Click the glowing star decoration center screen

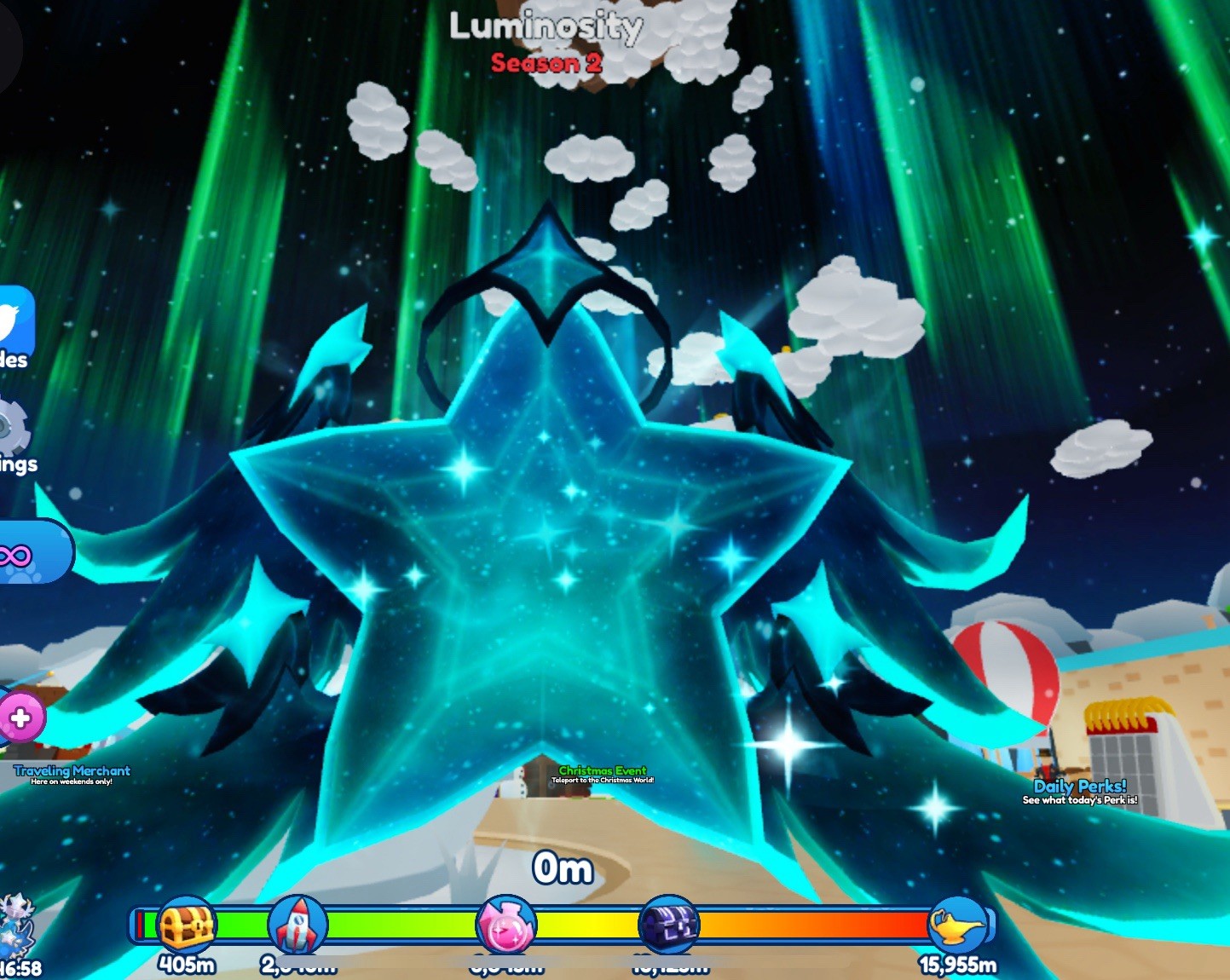[546, 554]
